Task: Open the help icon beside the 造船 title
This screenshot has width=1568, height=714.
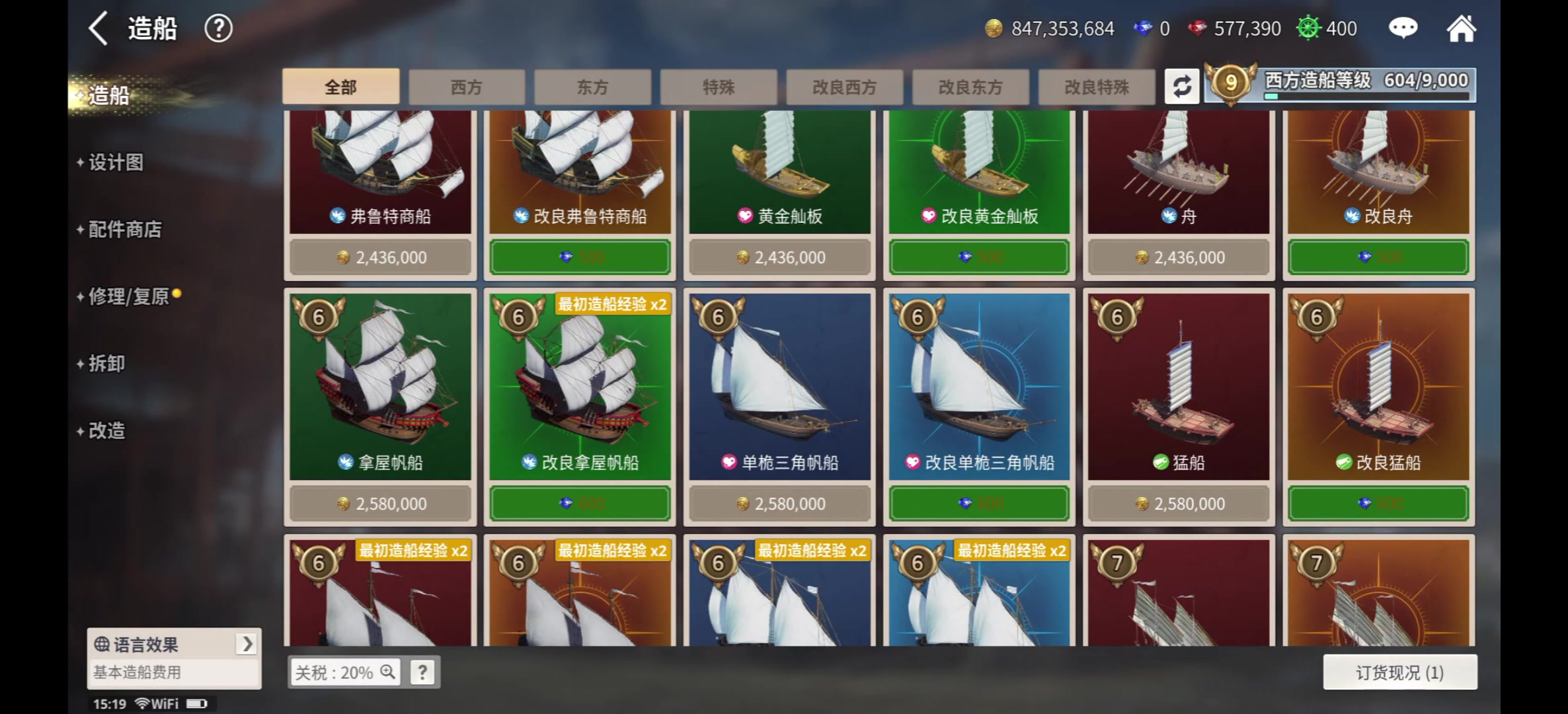Action: pyautogui.click(x=219, y=28)
